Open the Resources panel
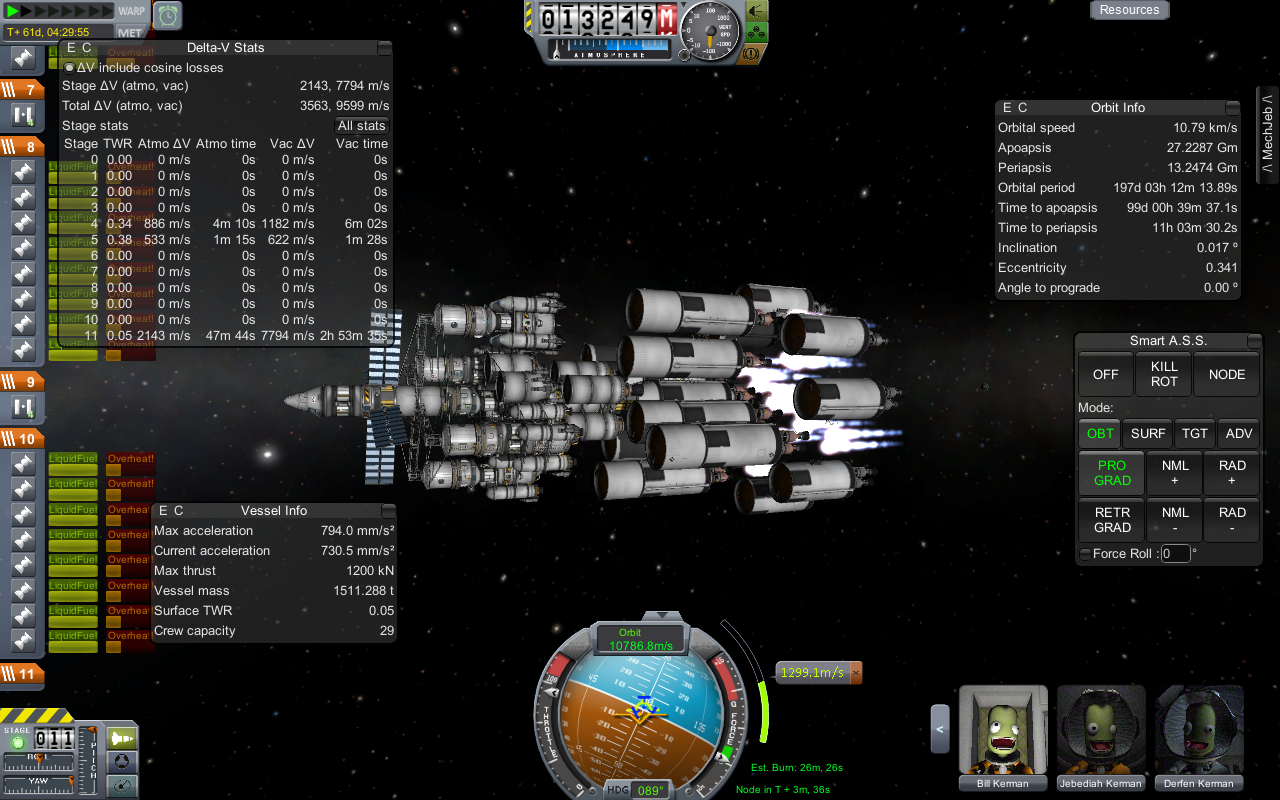This screenshot has height=800, width=1280. pos(1129,10)
